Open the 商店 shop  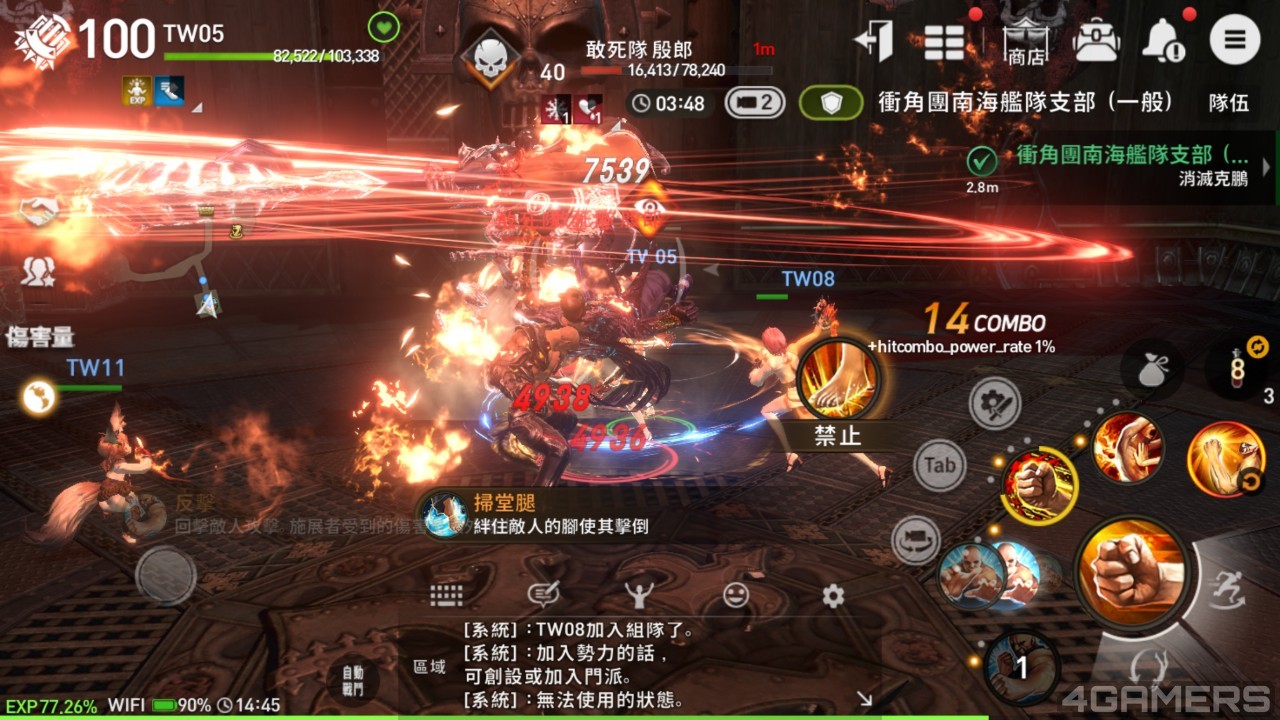[x=1026, y=43]
